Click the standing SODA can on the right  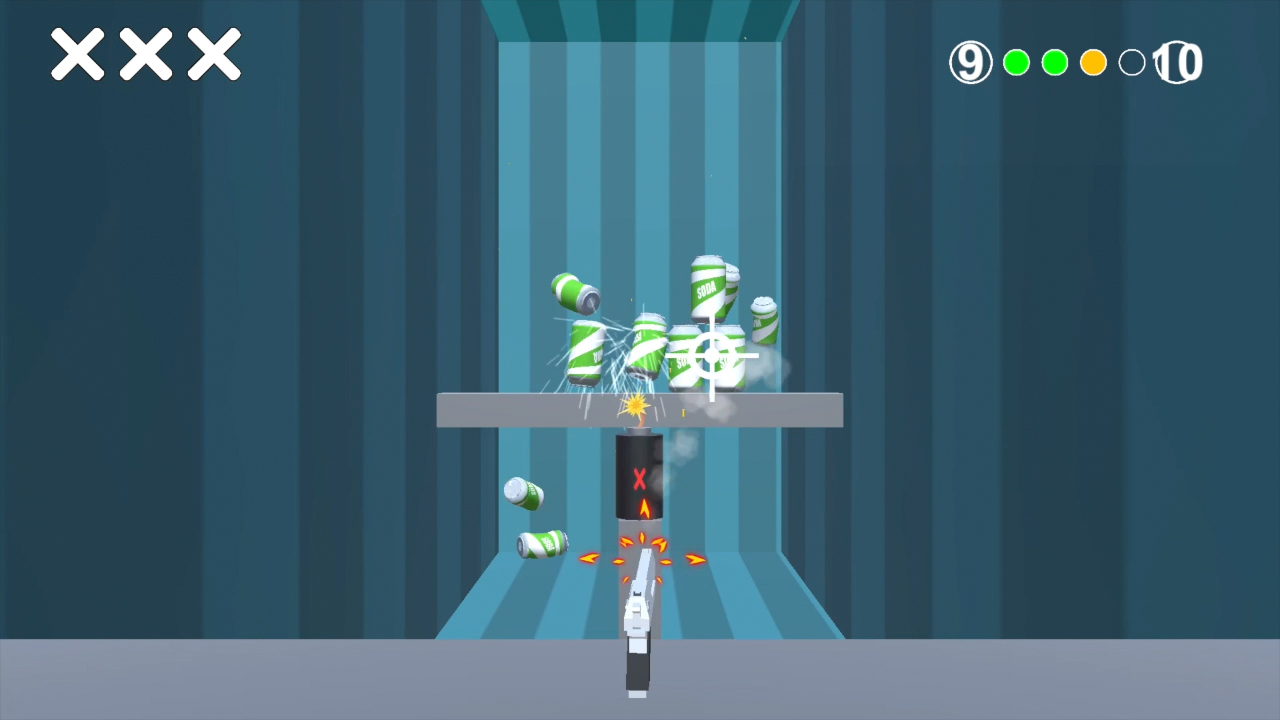708,288
